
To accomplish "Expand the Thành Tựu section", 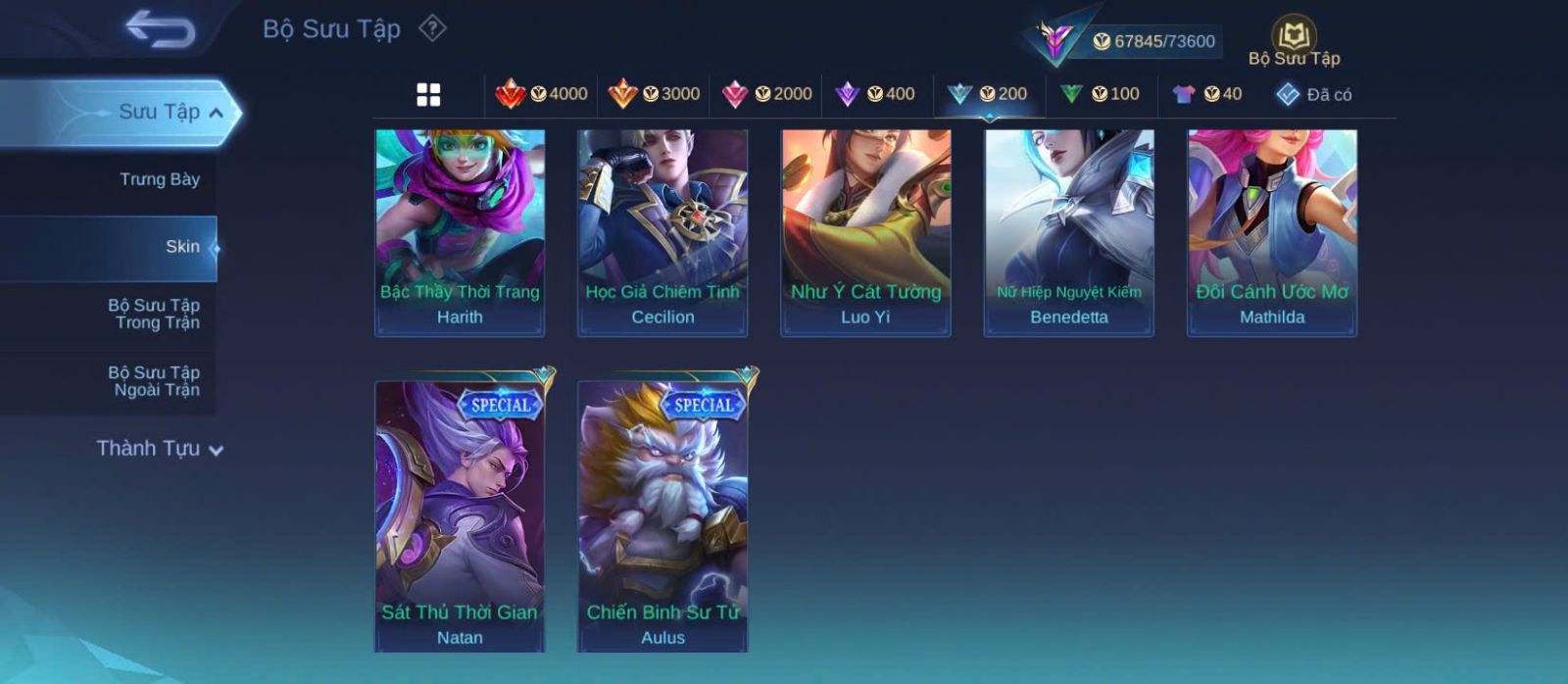I will coord(160,449).
